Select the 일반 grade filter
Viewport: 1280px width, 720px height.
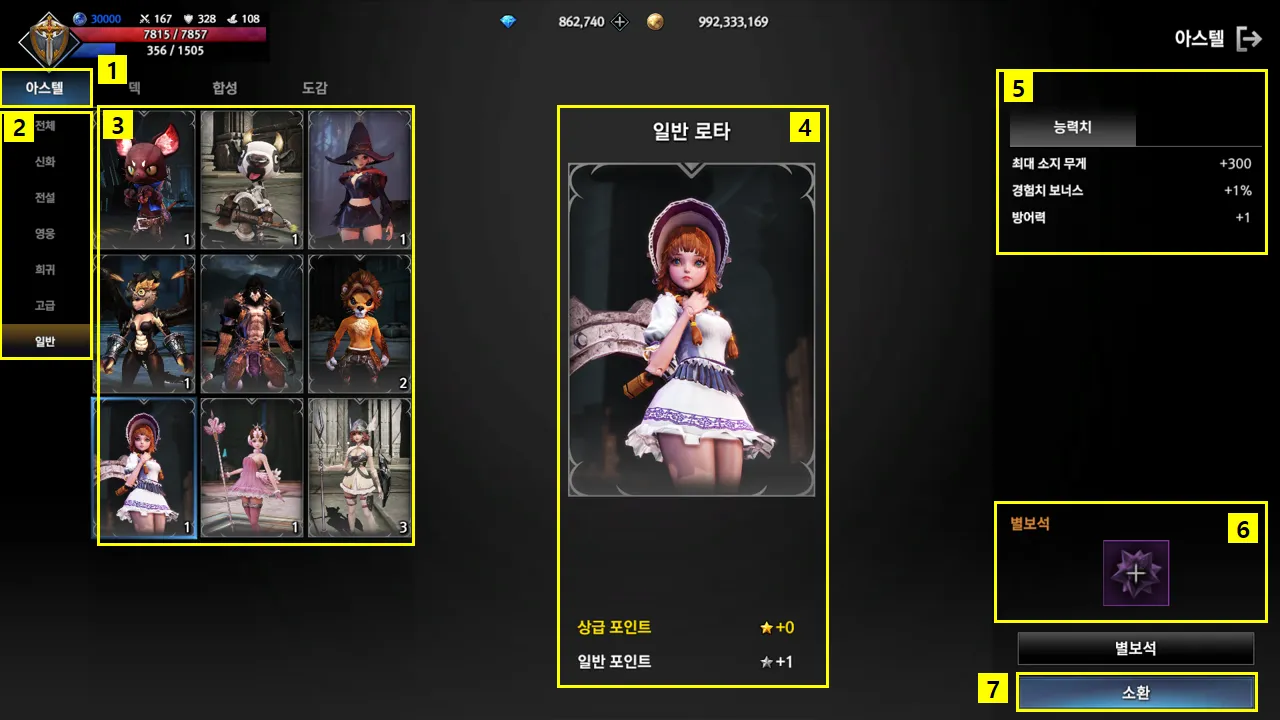coord(45,342)
